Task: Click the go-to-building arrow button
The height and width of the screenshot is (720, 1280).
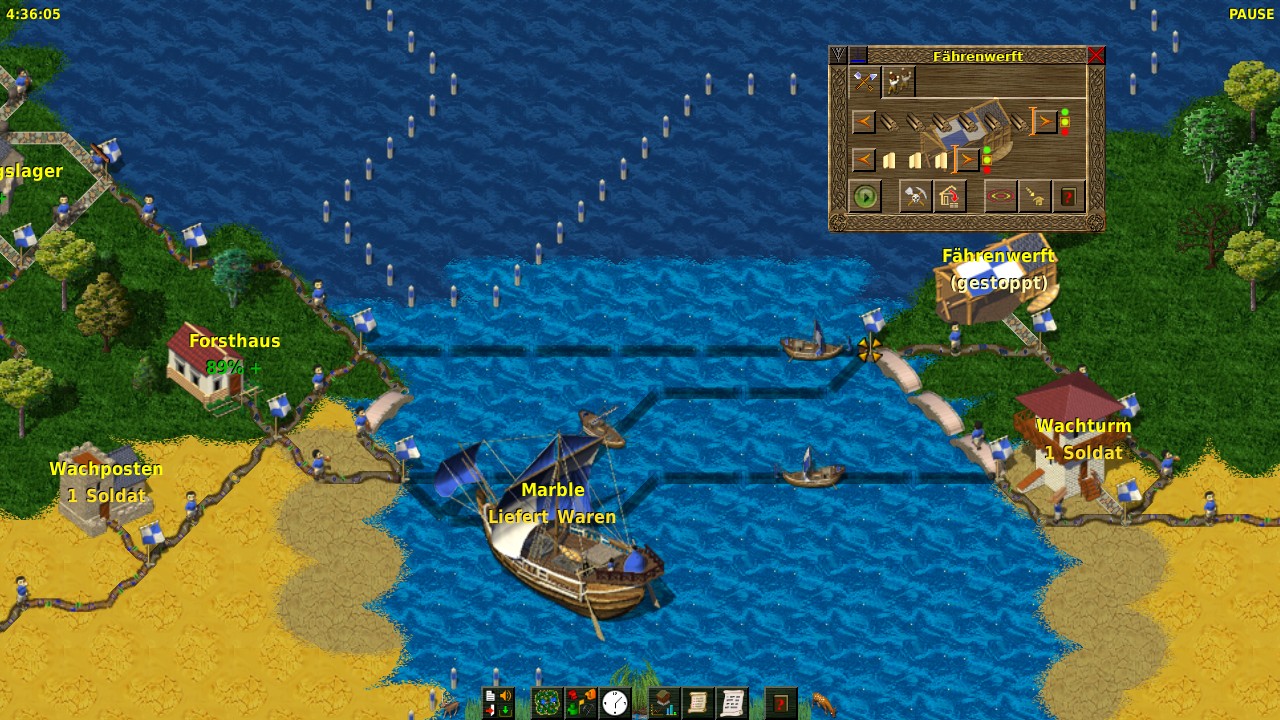Action: pos(1034,197)
